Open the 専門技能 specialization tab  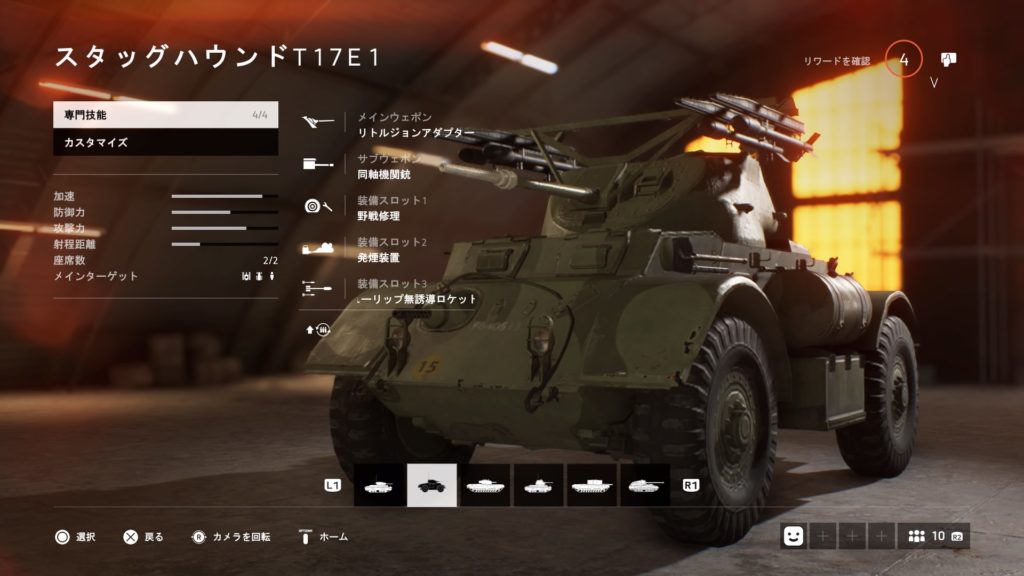[x=165, y=115]
